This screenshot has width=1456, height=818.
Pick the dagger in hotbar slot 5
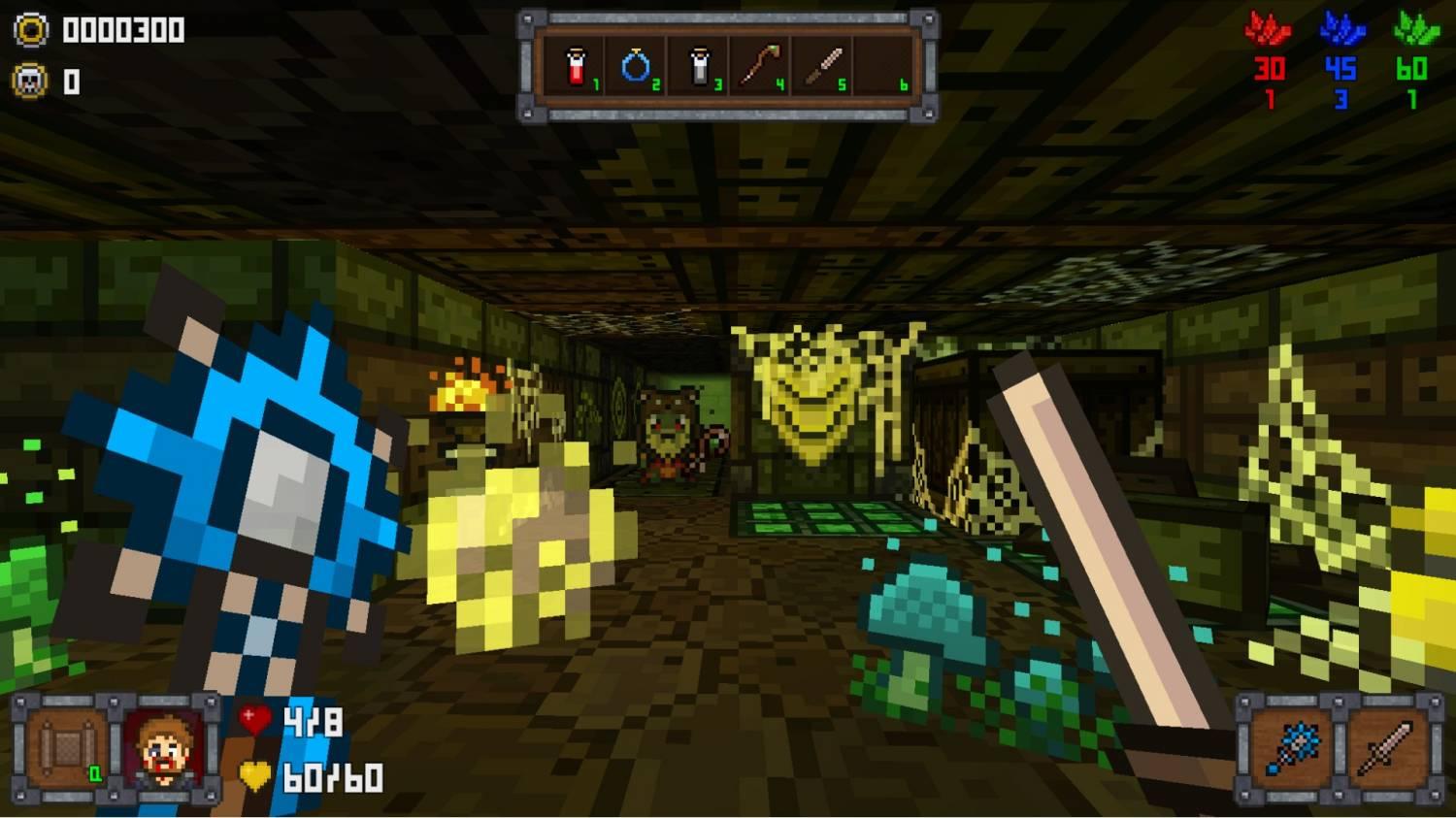click(x=821, y=67)
